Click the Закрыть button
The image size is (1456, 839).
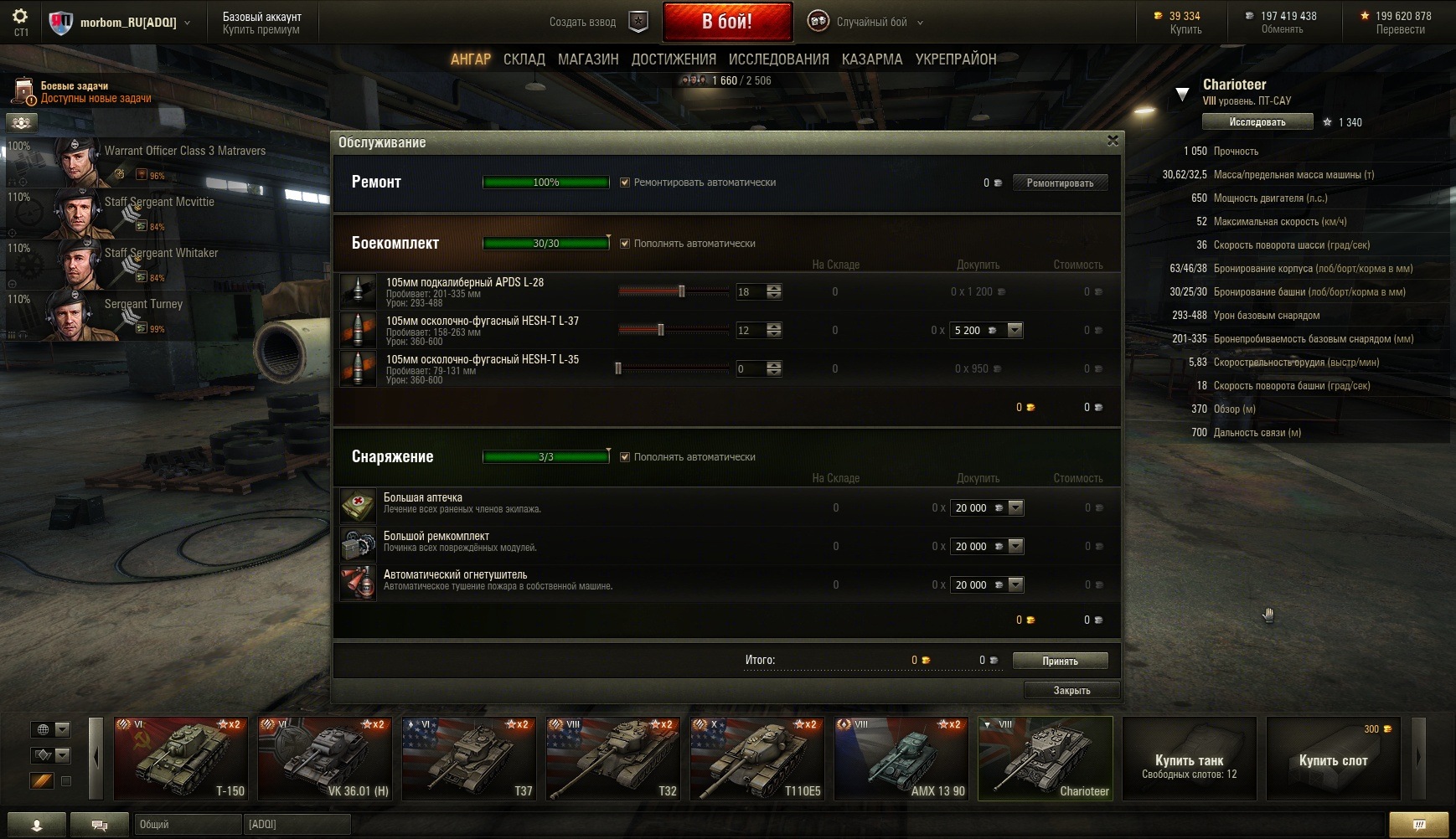tap(1071, 690)
